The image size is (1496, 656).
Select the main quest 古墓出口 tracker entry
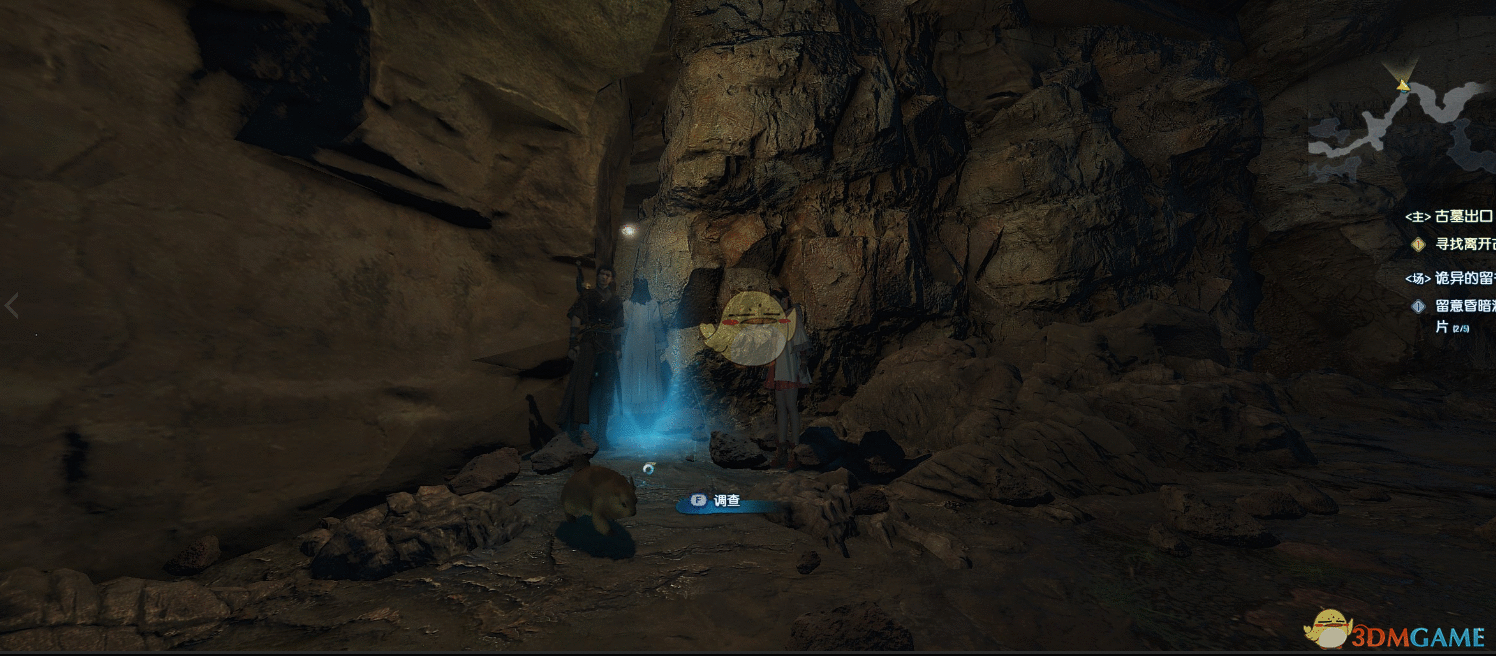click(1450, 216)
